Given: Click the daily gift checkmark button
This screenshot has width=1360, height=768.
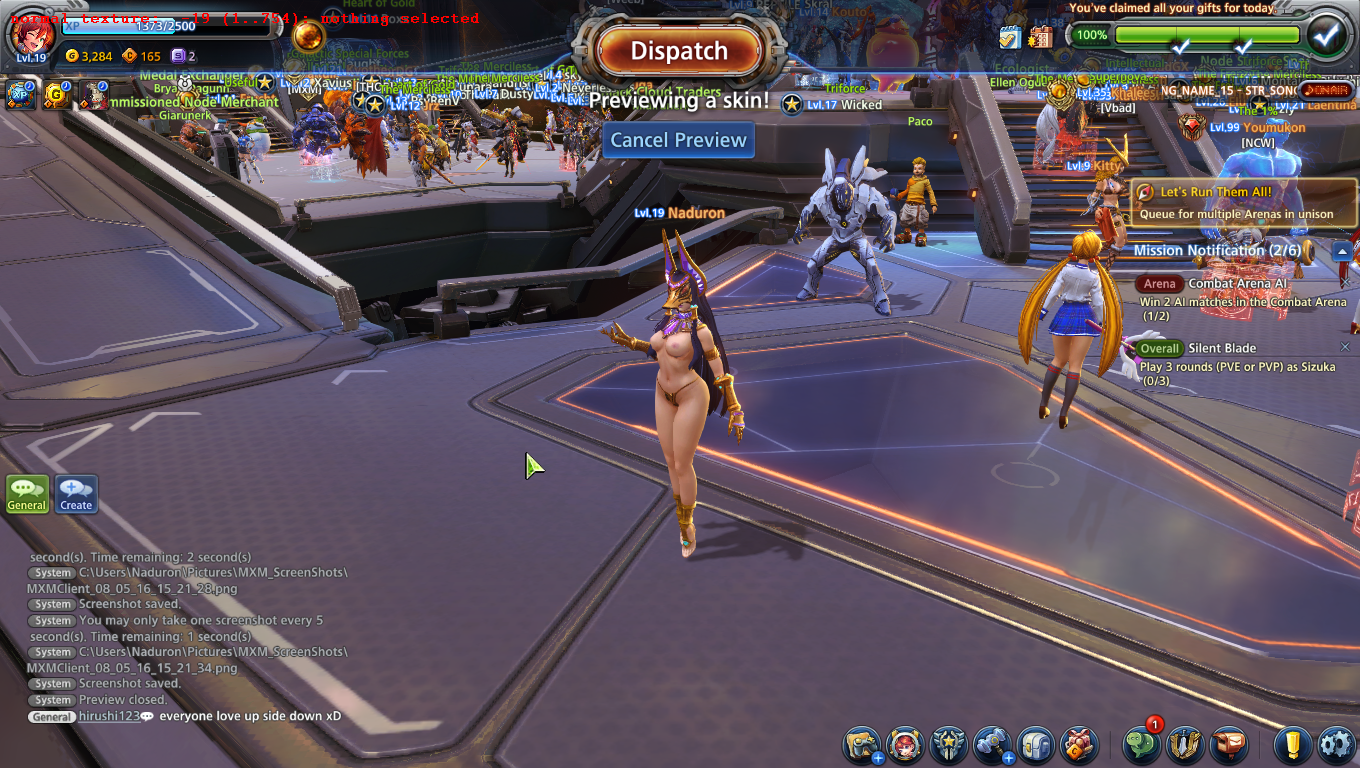Looking at the screenshot, I should coord(1326,36).
